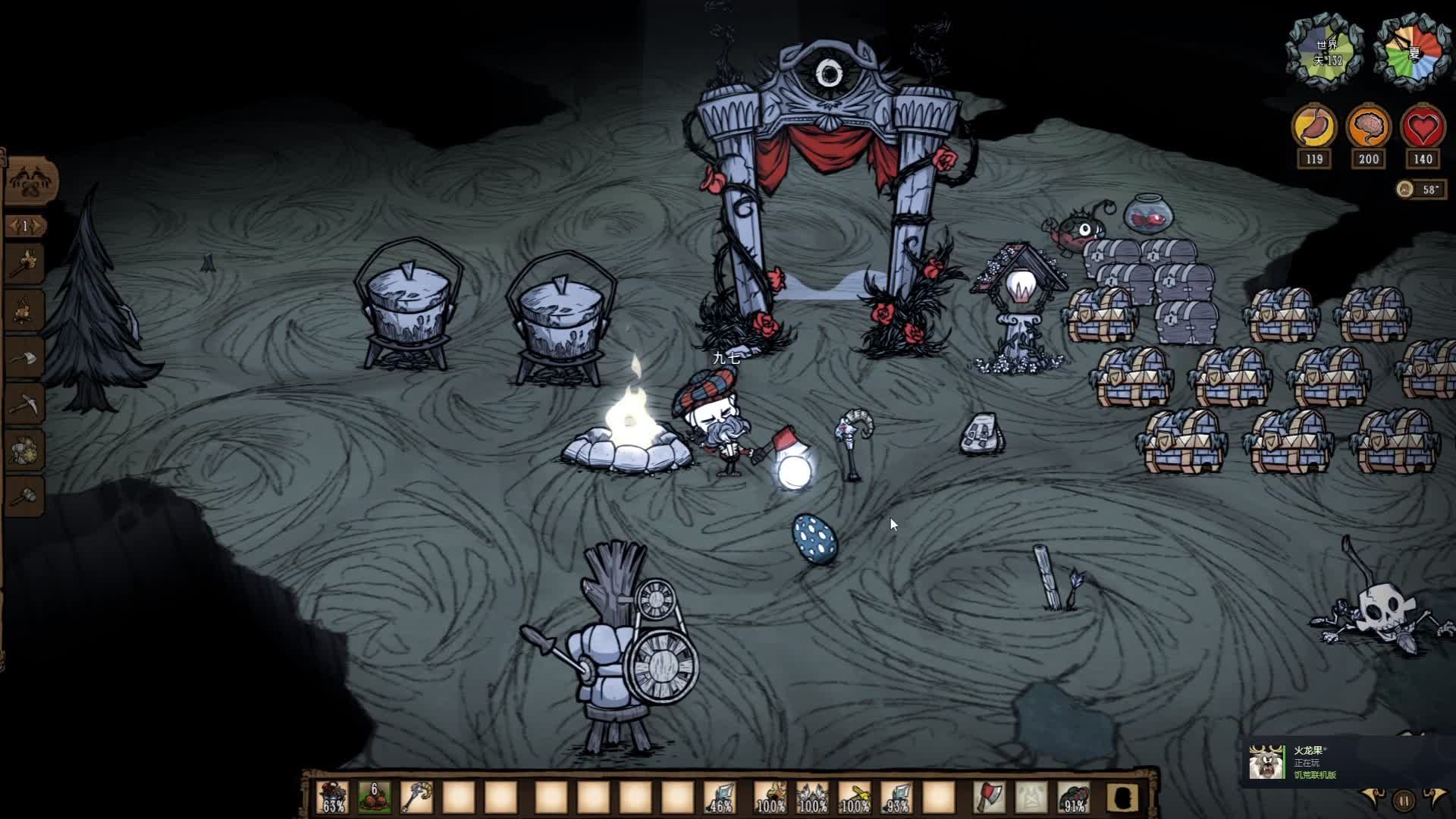Craft the pinned pickaxe recipe
The height and width of the screenshot is (819, 1456).
coord(25,403)
